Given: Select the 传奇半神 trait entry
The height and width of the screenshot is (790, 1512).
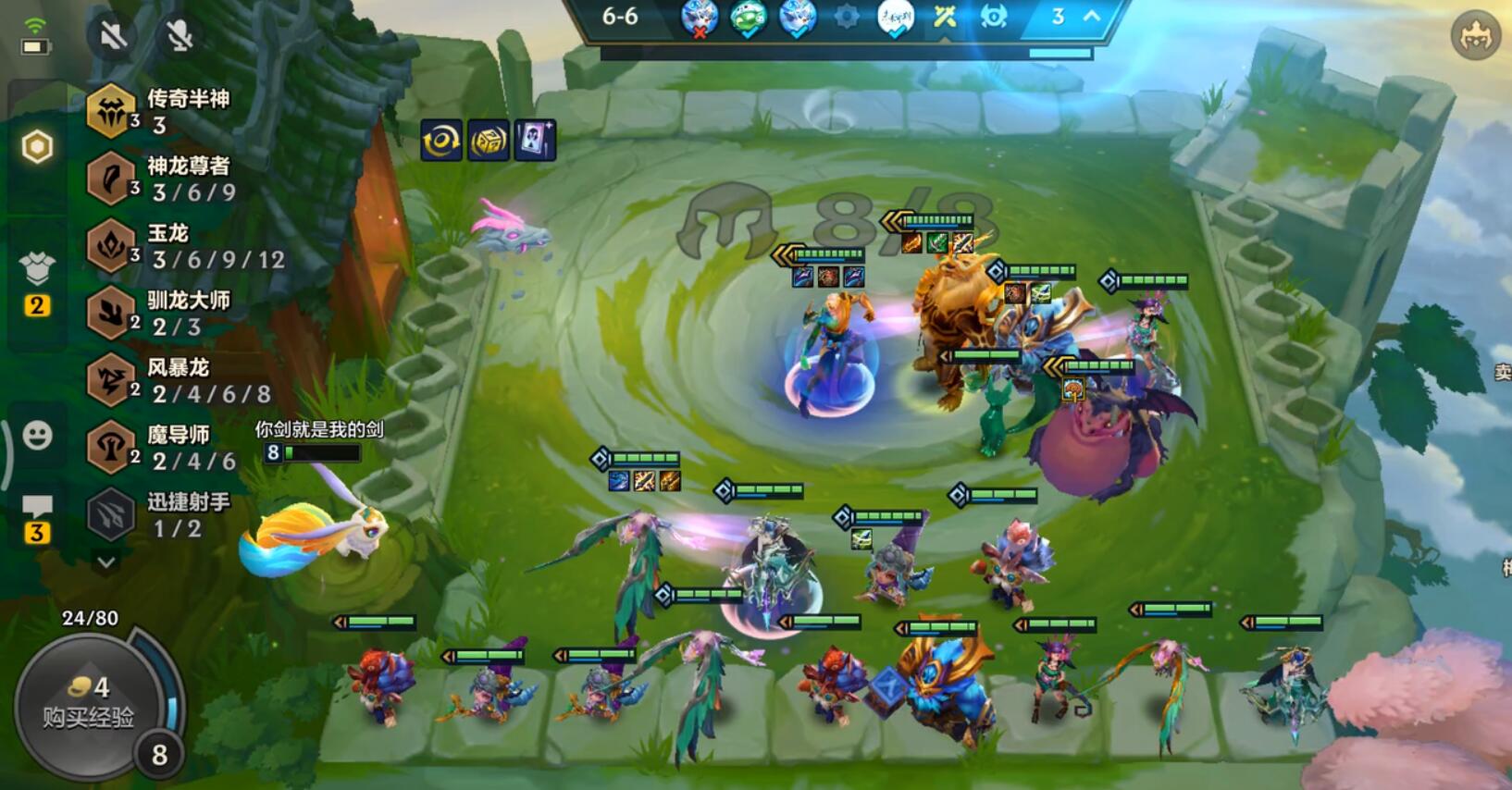Looking at the screenshot, I should tap(157, 111).
